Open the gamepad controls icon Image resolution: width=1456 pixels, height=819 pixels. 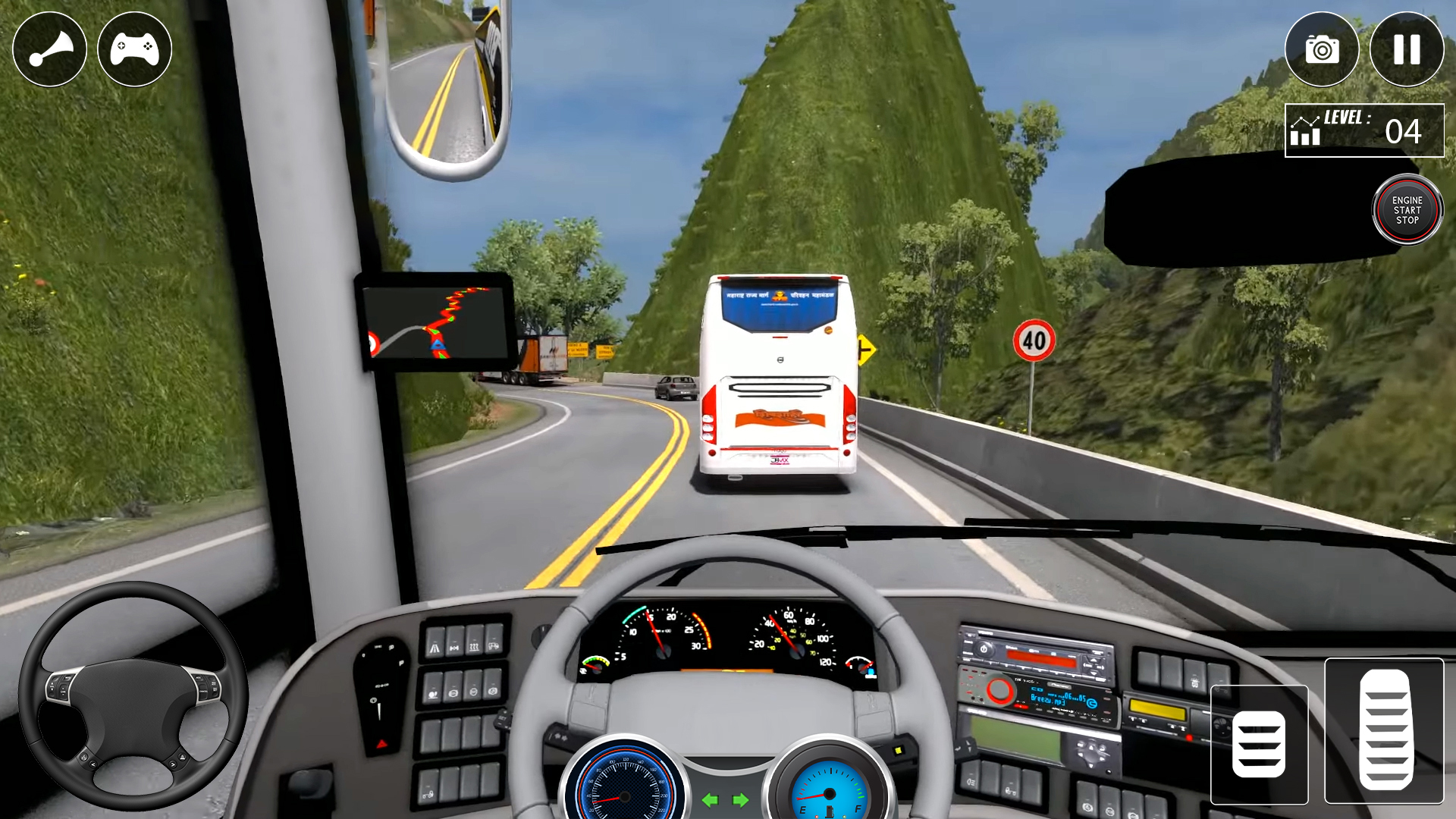pyautogui.click(x=133, y=48)
